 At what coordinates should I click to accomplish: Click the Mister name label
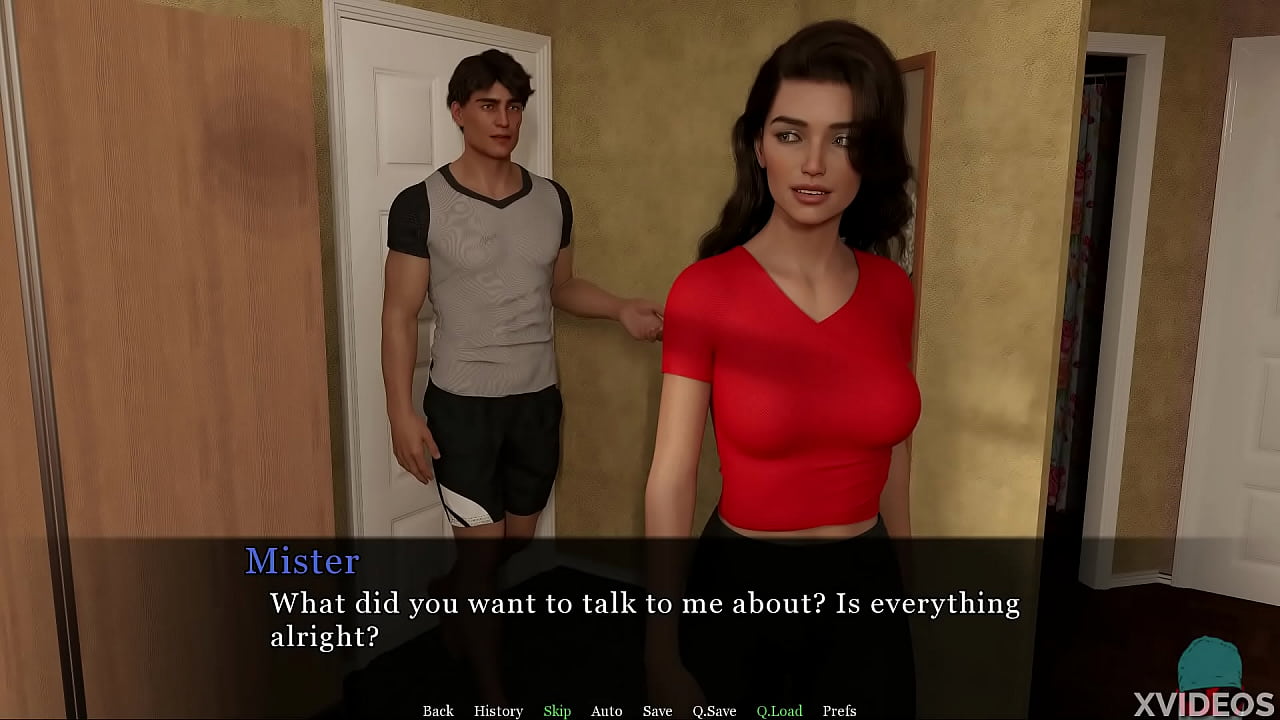302,562
